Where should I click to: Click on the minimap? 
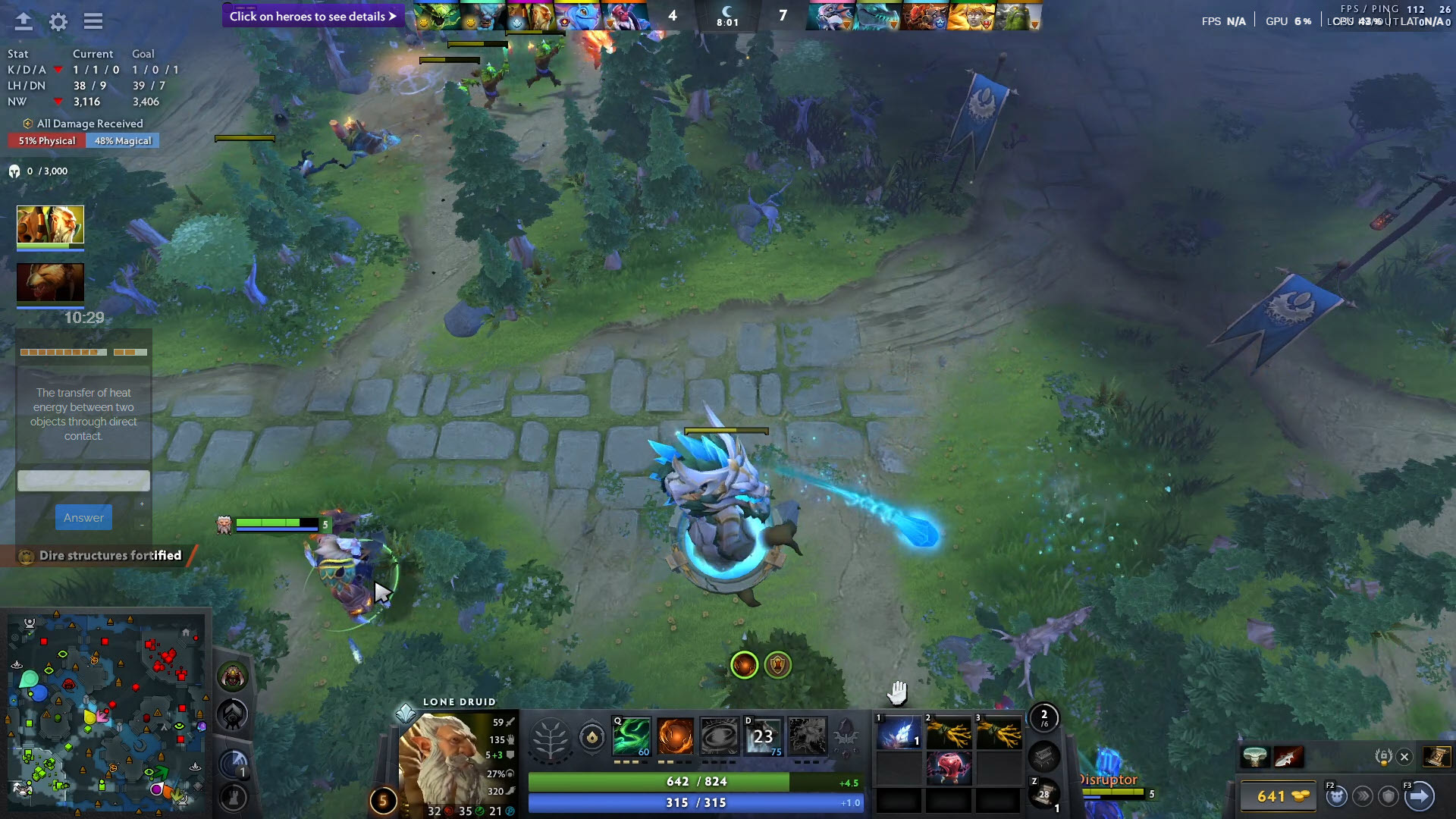point(106,710)
